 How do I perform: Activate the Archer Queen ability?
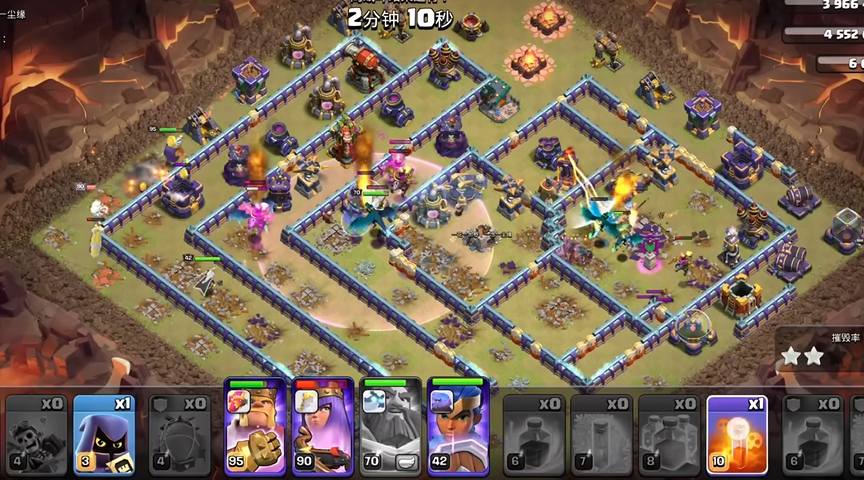pos(322,425)
